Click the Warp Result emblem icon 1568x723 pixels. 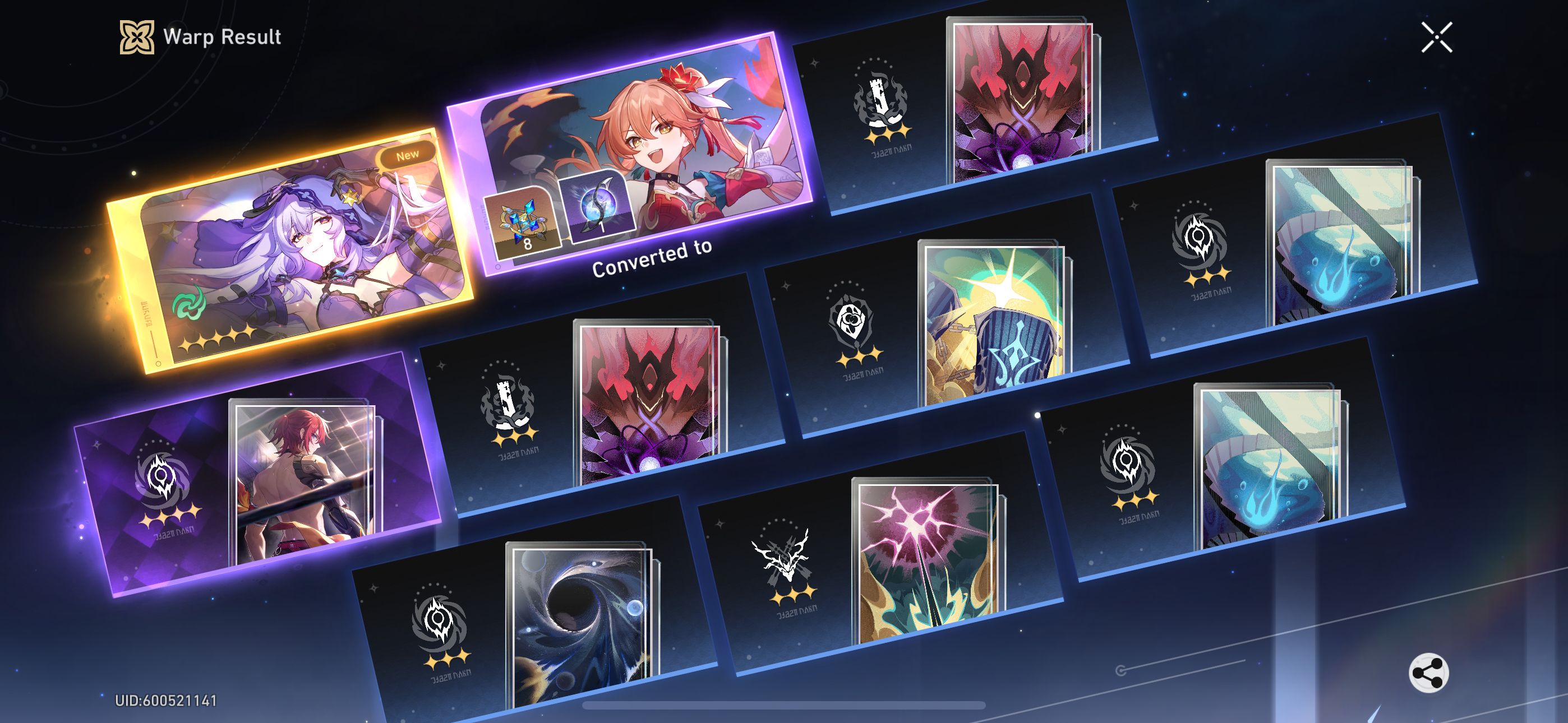(x=137, y=38)
